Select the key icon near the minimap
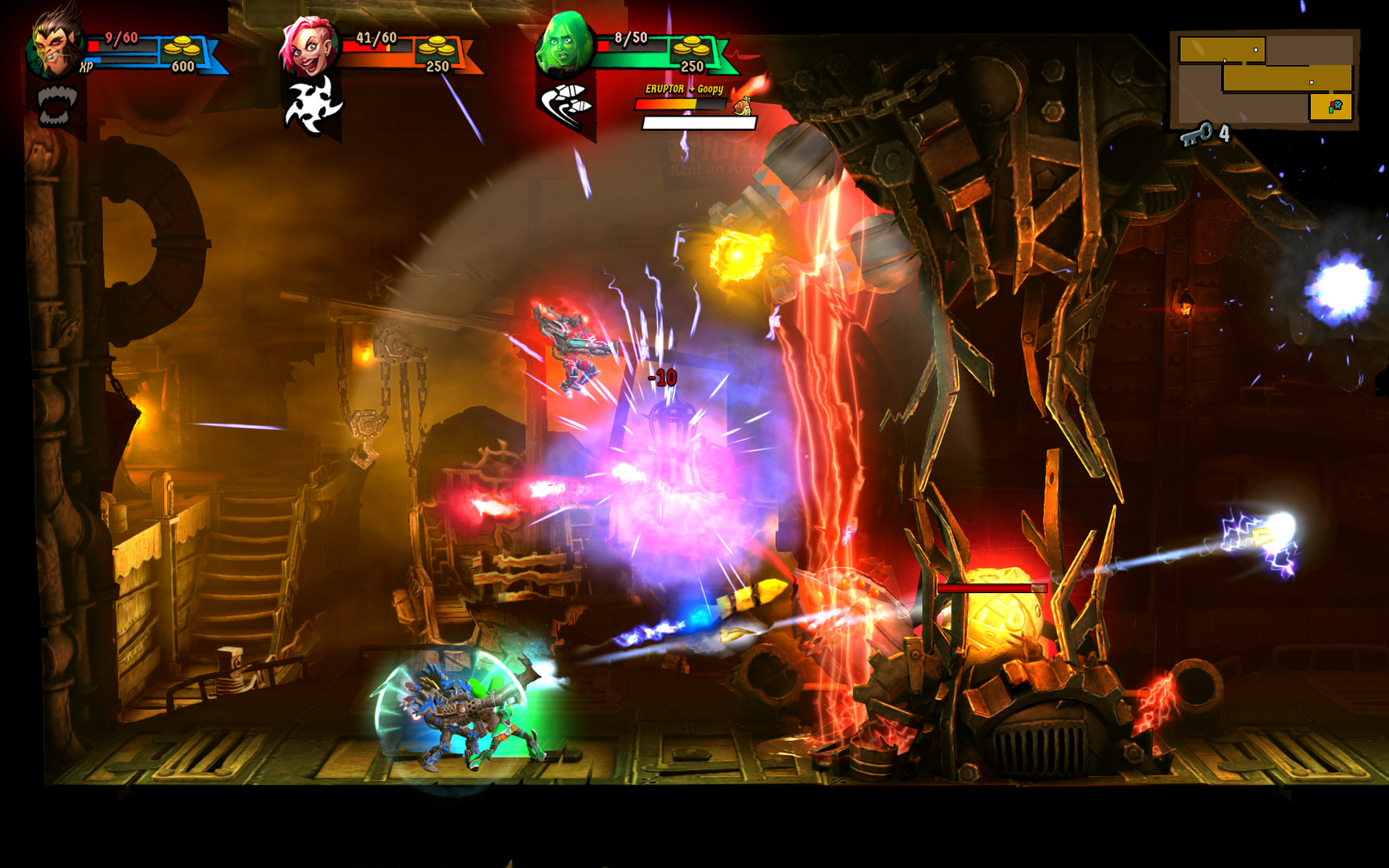The height and width of the screenshot is (868, 1389). tap(1198, 134)
